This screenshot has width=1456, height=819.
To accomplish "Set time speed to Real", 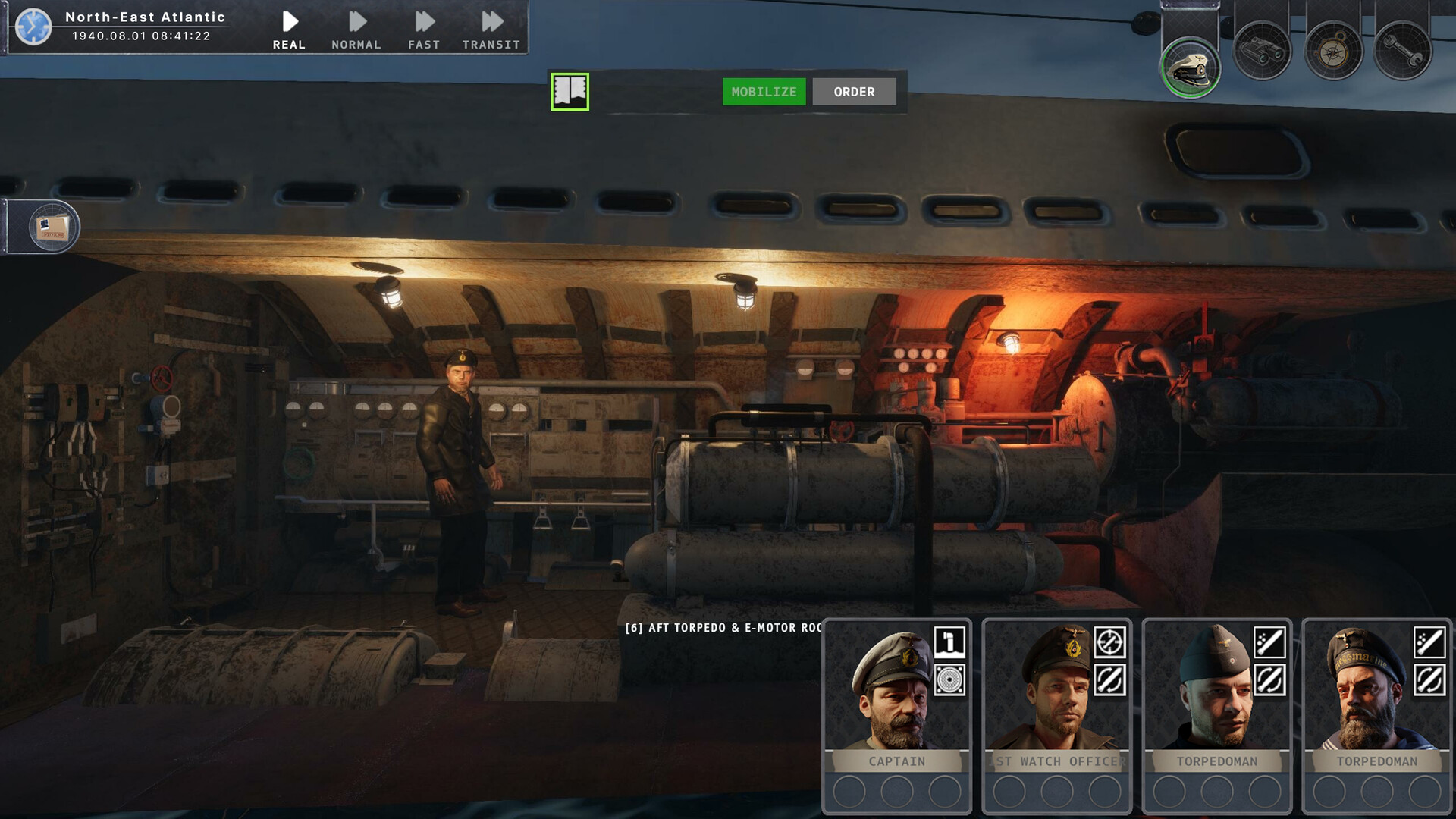I will point(289,30).
